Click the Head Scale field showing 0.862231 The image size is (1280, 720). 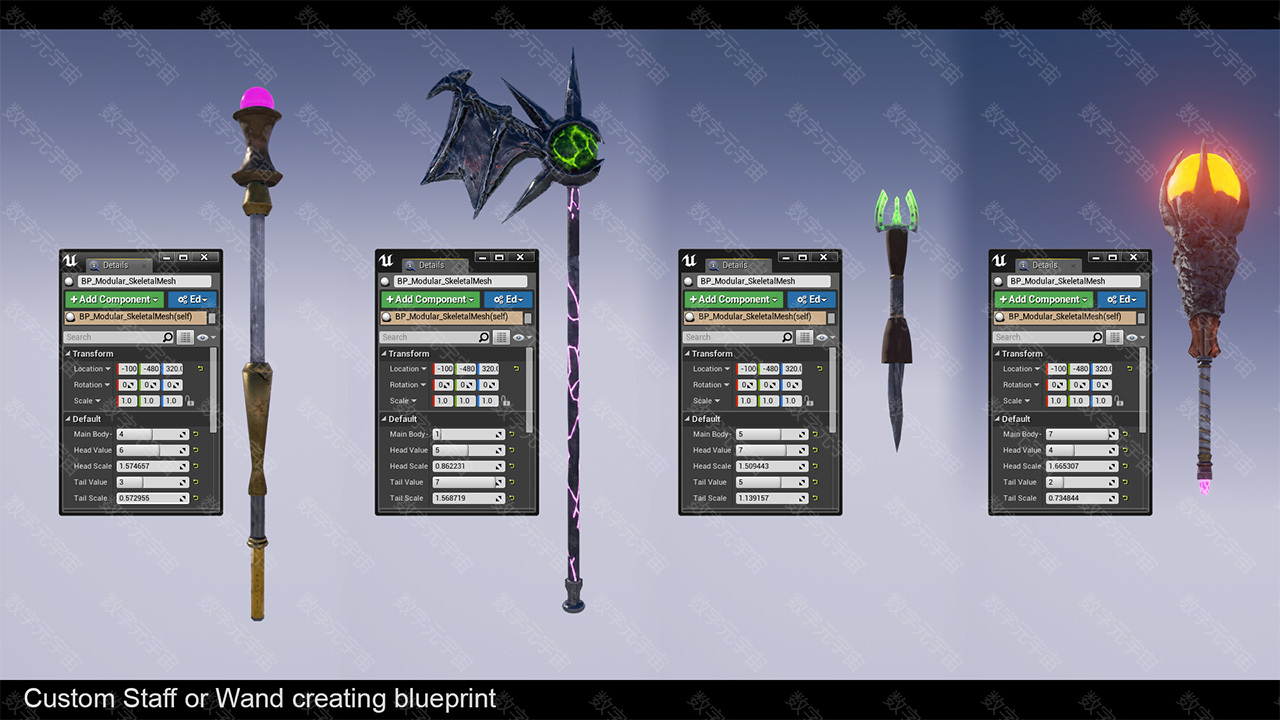coord(468,466)
